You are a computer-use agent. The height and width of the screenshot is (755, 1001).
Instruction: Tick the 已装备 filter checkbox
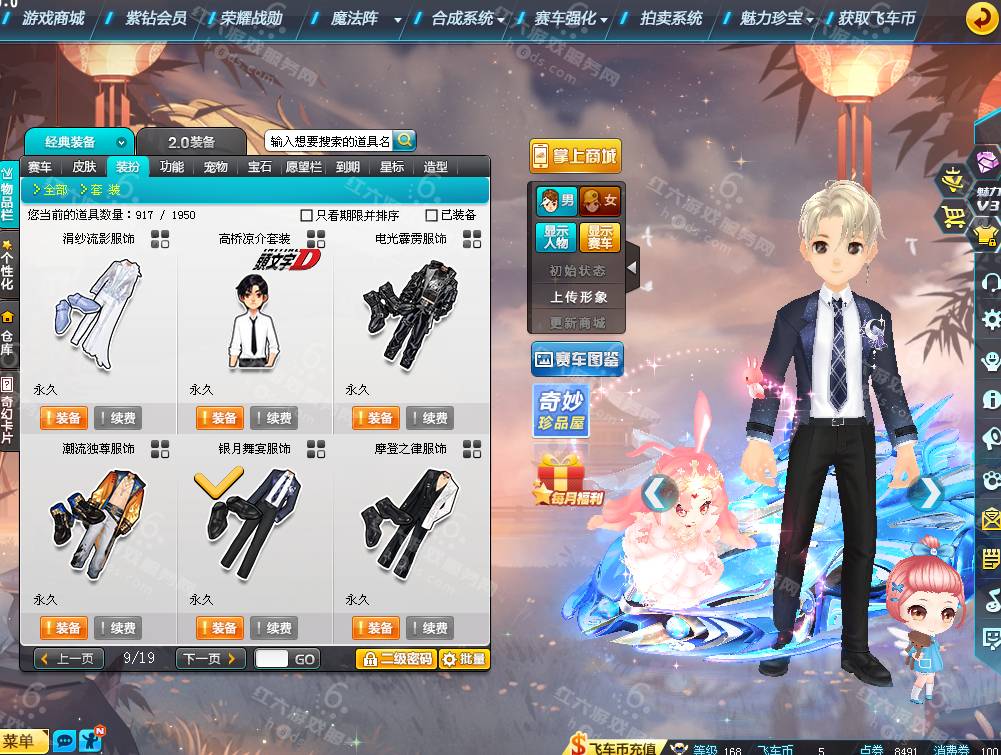click(432, 215)
